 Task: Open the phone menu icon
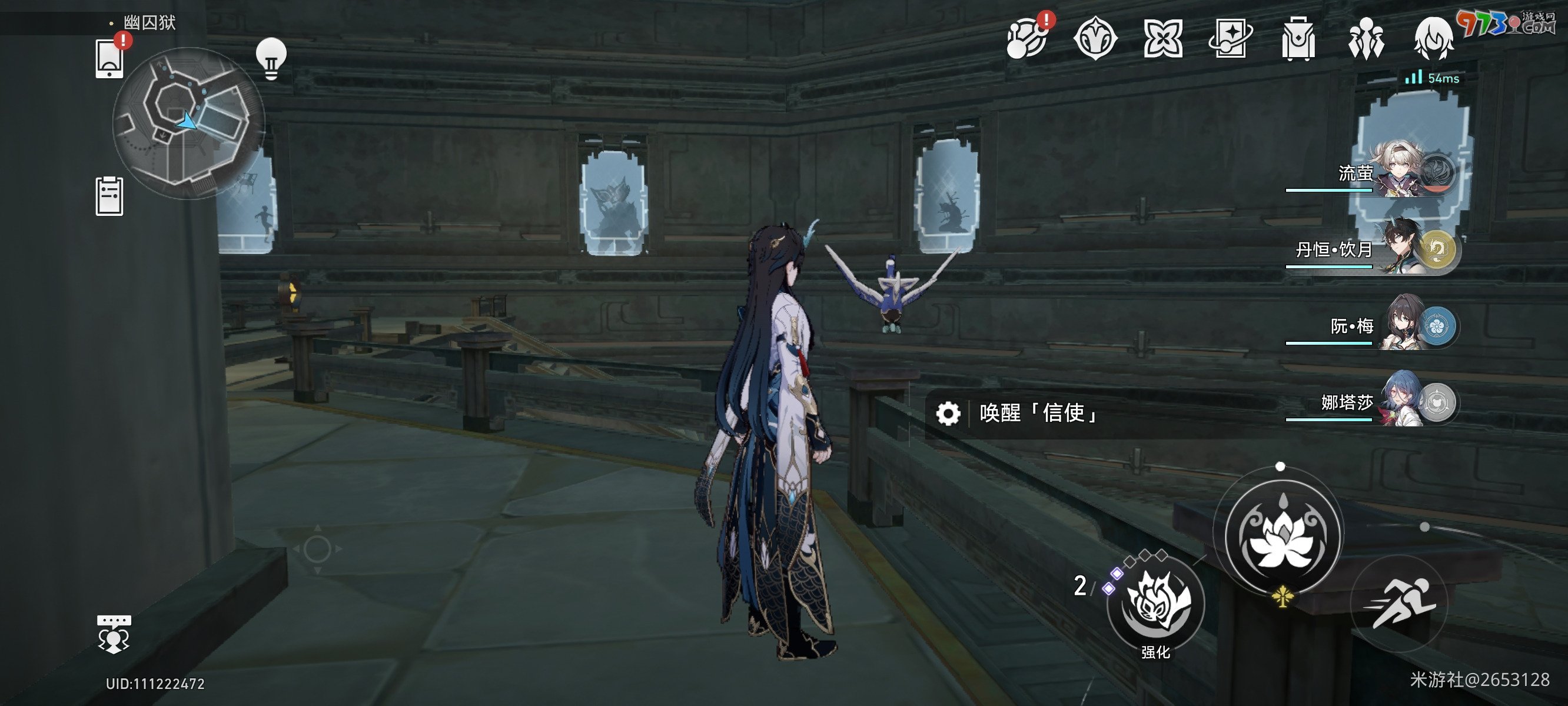tap(109, 59)
